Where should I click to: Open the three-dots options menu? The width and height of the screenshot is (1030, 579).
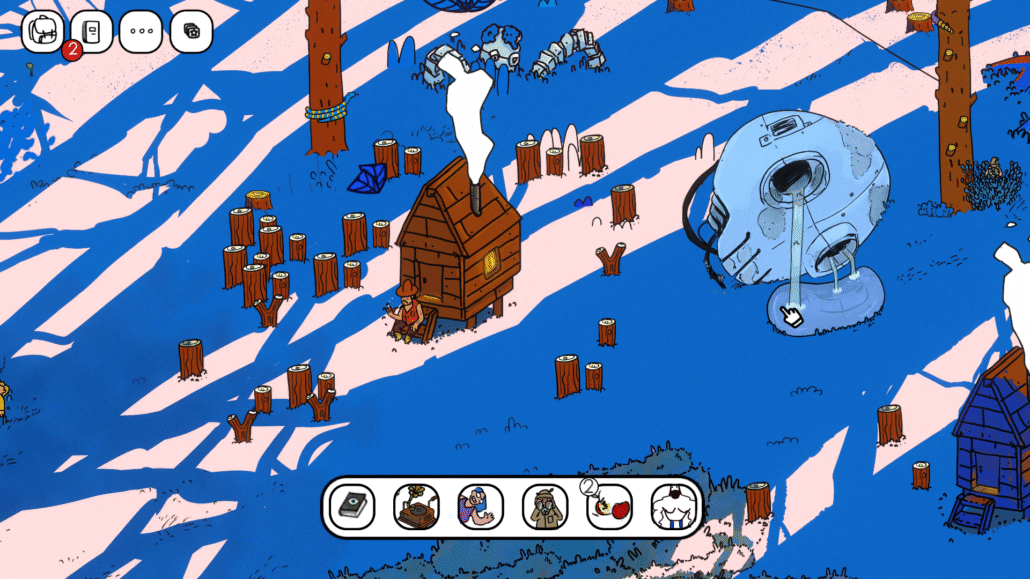tap(141, 31)
